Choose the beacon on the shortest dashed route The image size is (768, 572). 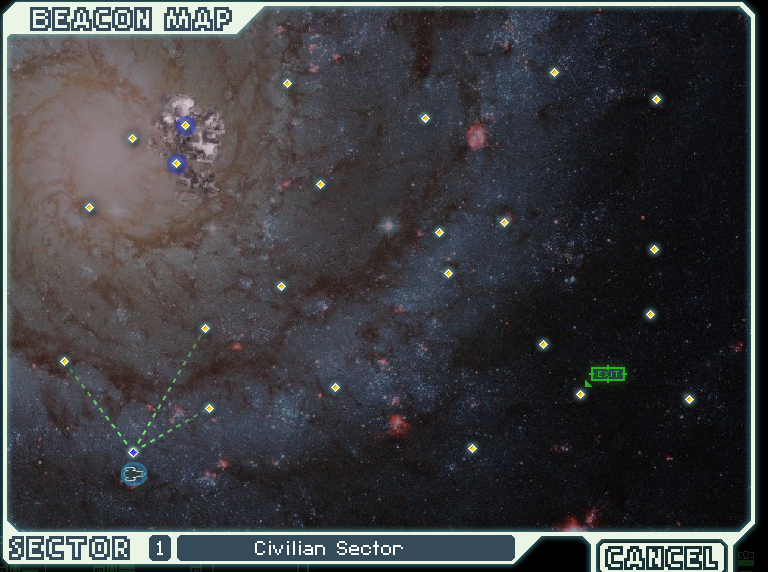tap(209, 408)
